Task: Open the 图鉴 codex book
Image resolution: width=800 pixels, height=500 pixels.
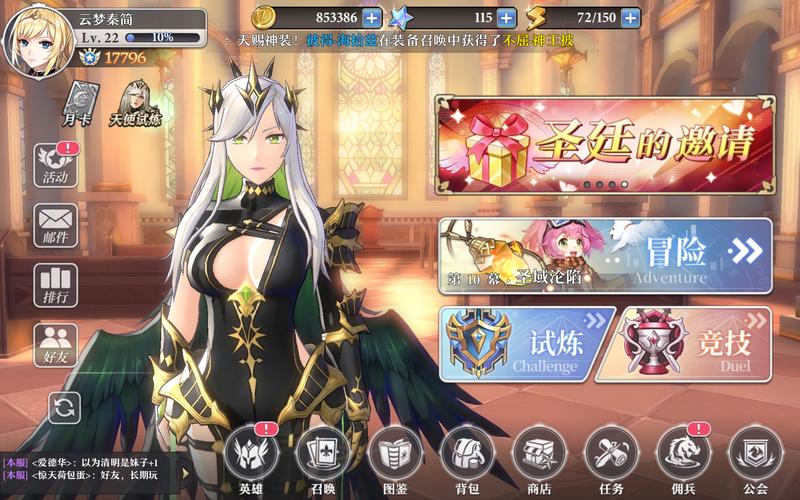Action: tap(394, 456)
